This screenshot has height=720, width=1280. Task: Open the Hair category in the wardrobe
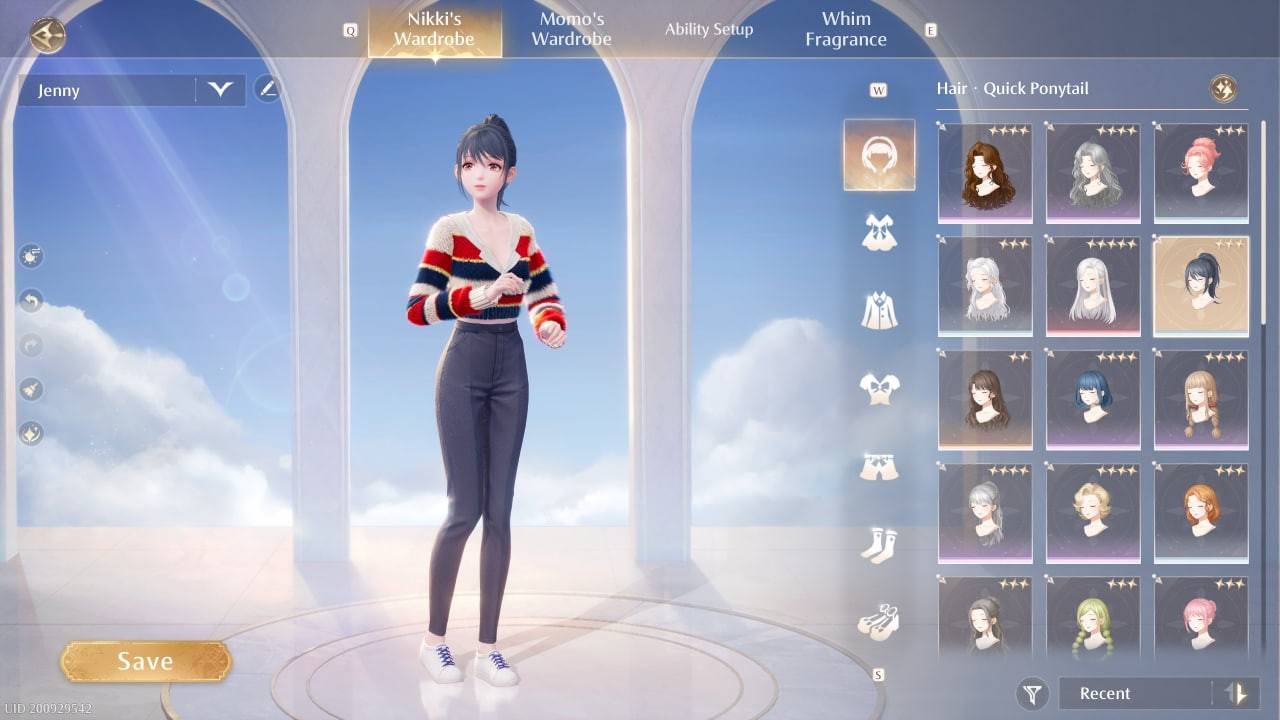[879, 155]
